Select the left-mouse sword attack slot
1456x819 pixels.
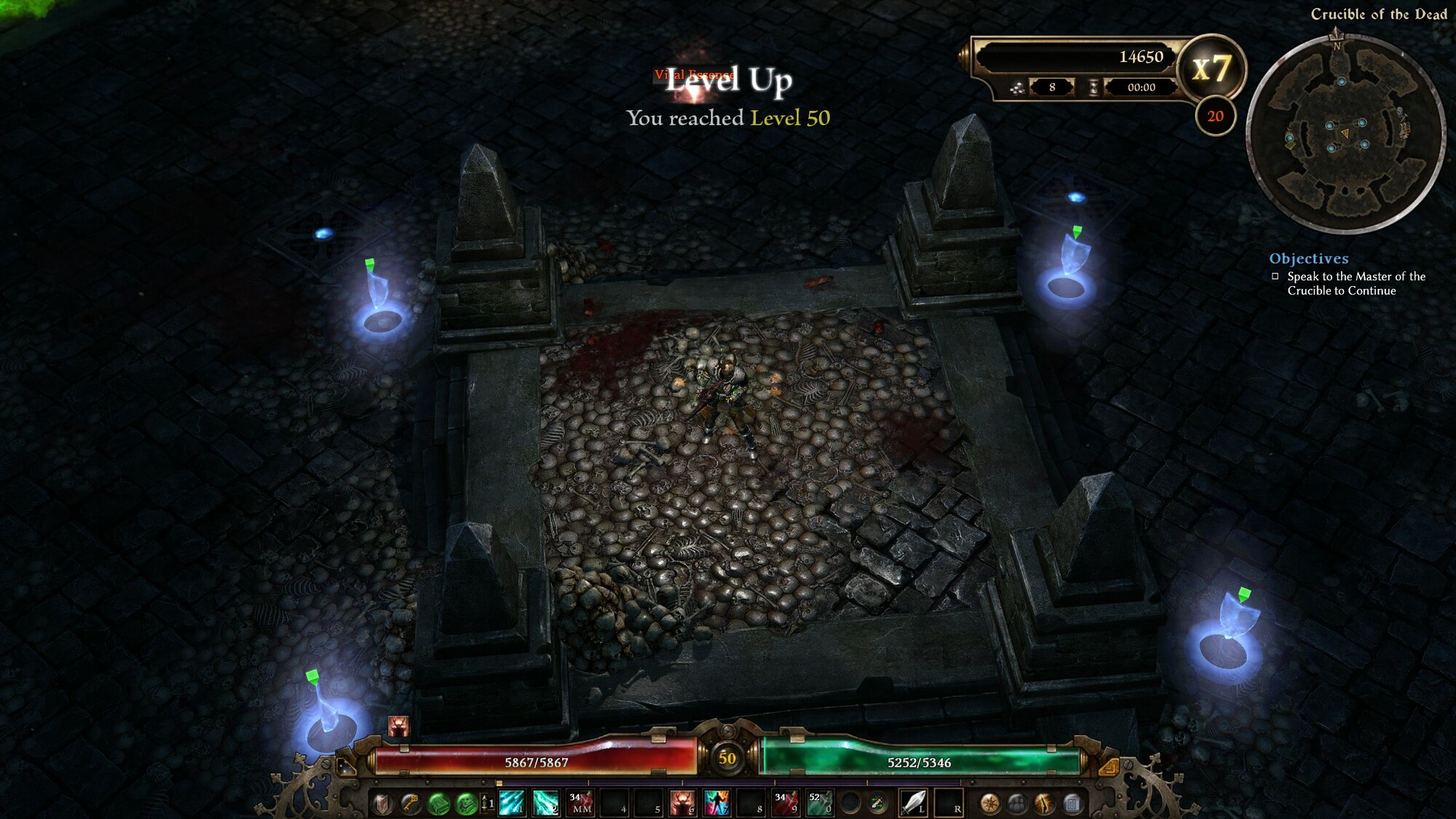[x=913, y=803]
